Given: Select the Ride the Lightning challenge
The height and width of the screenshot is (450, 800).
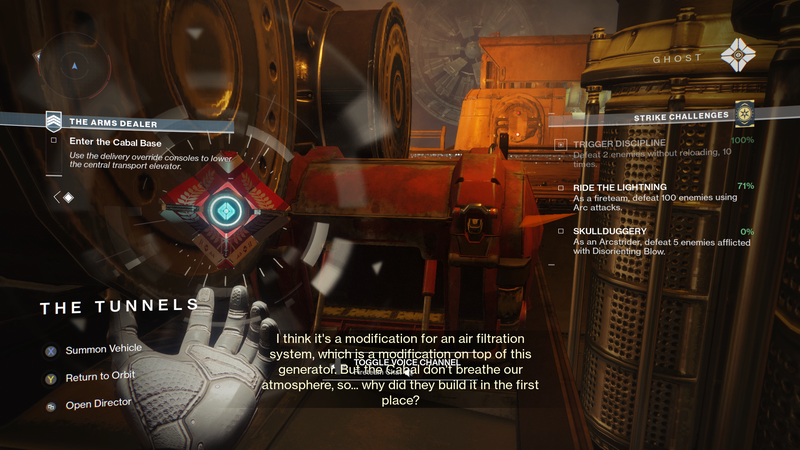Looking at the screenshot, I should (x=620, y=187).
